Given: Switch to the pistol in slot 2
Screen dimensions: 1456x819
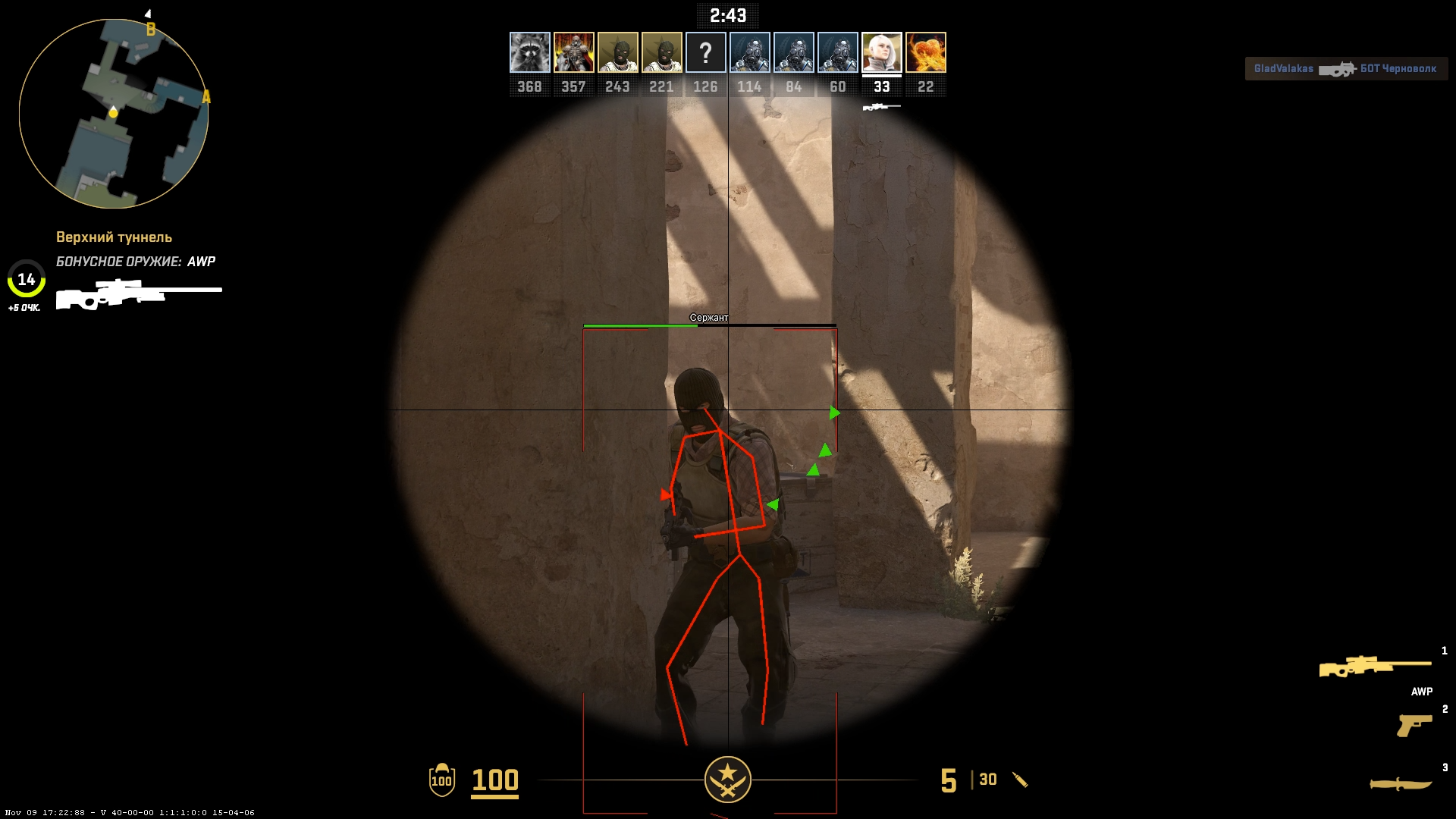Looking at the screenshot, I should point(1414,725).
